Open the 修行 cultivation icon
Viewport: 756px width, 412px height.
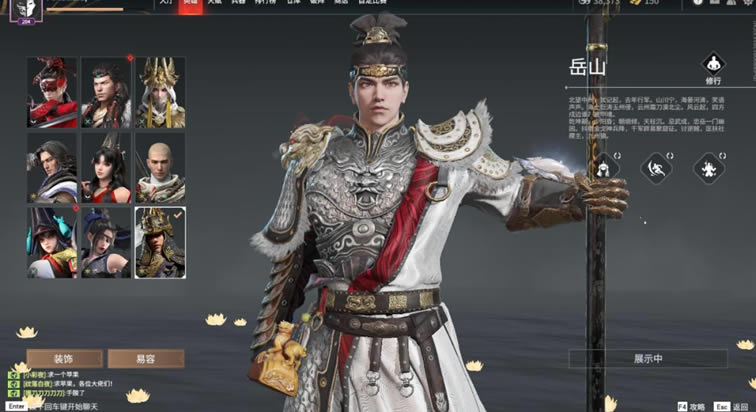click(713, 67)
